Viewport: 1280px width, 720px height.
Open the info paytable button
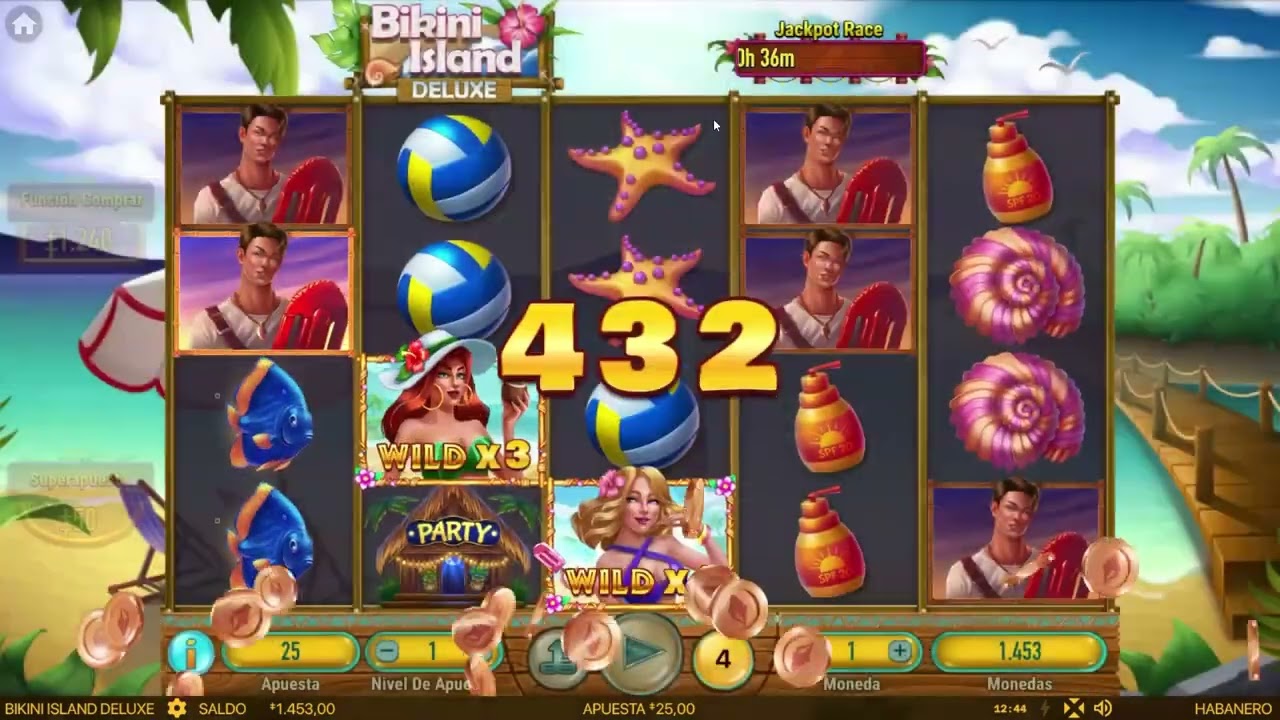190,652
